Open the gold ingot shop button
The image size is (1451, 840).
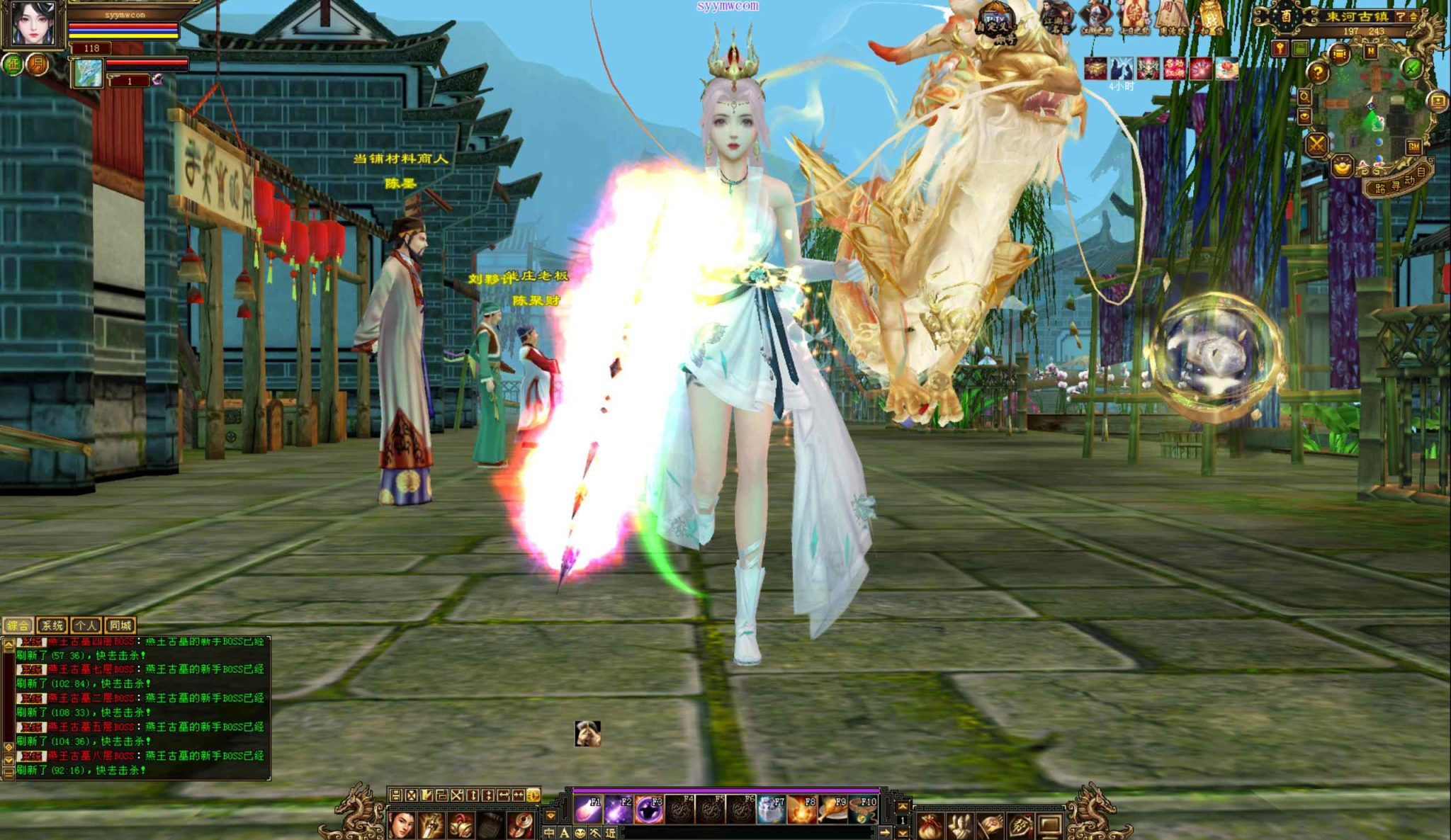click(1342, 167)
